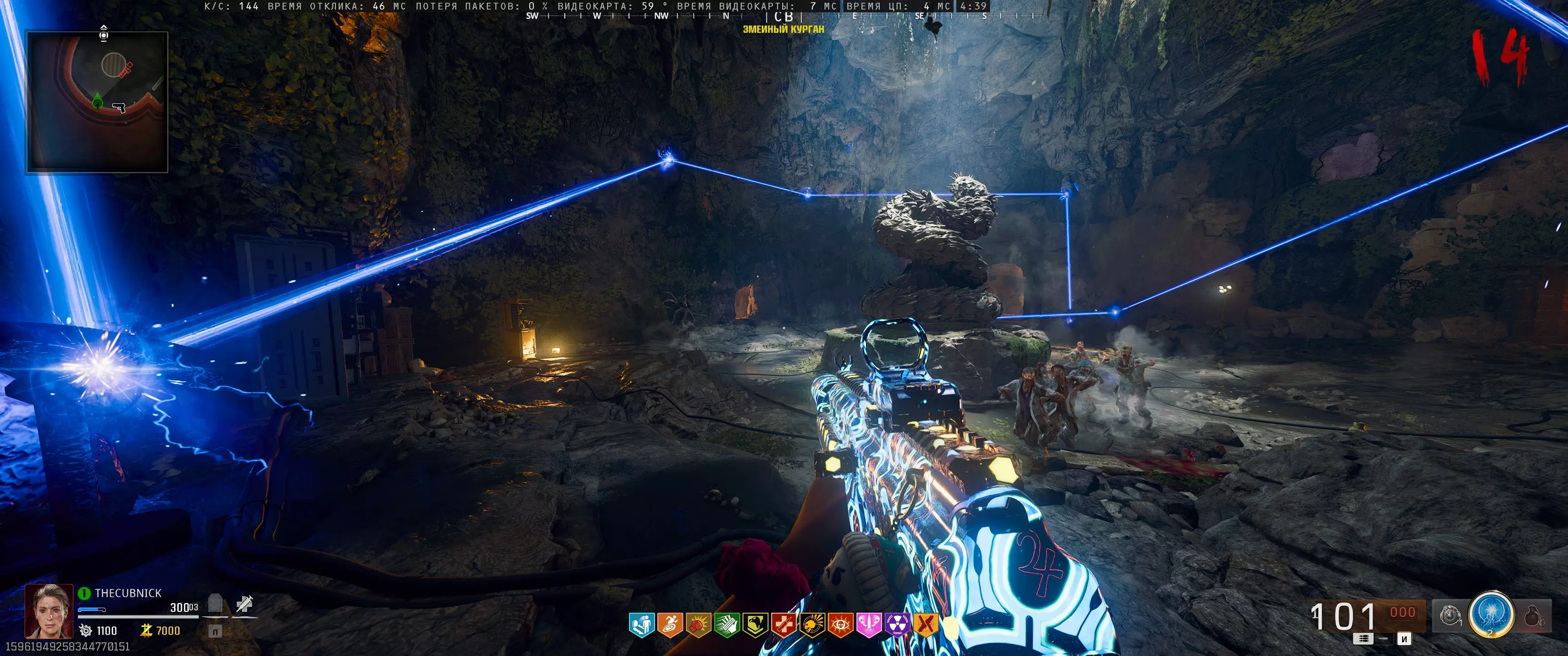Click the triple-bullet fire mode indicator

tap(1363, 639)
